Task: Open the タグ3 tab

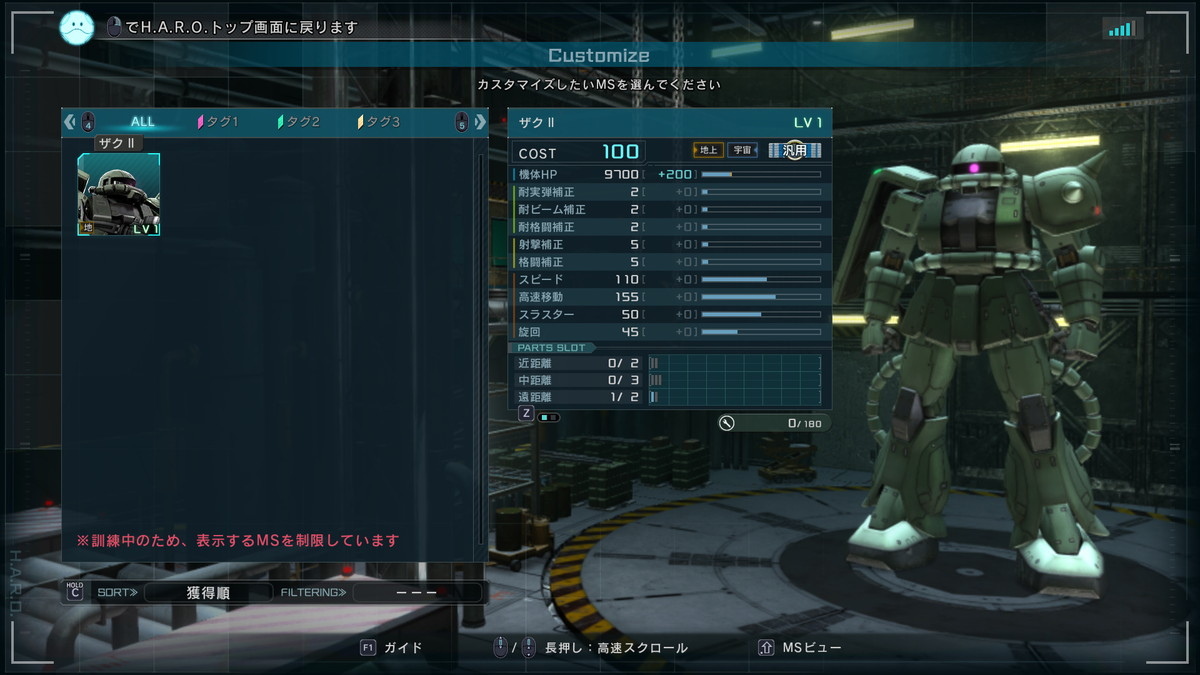Action: point(379,122)
